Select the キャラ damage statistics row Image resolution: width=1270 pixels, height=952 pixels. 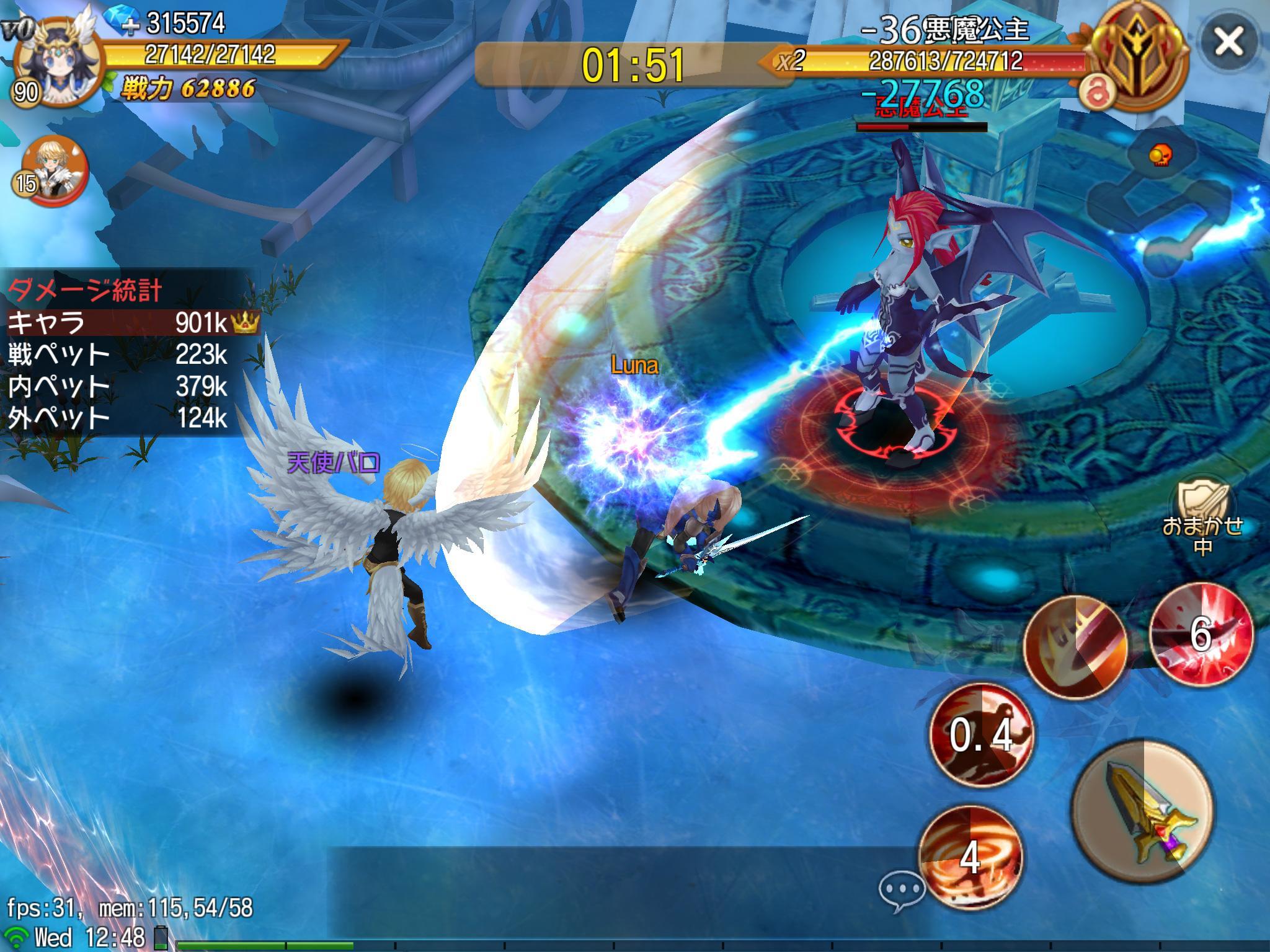130,322
